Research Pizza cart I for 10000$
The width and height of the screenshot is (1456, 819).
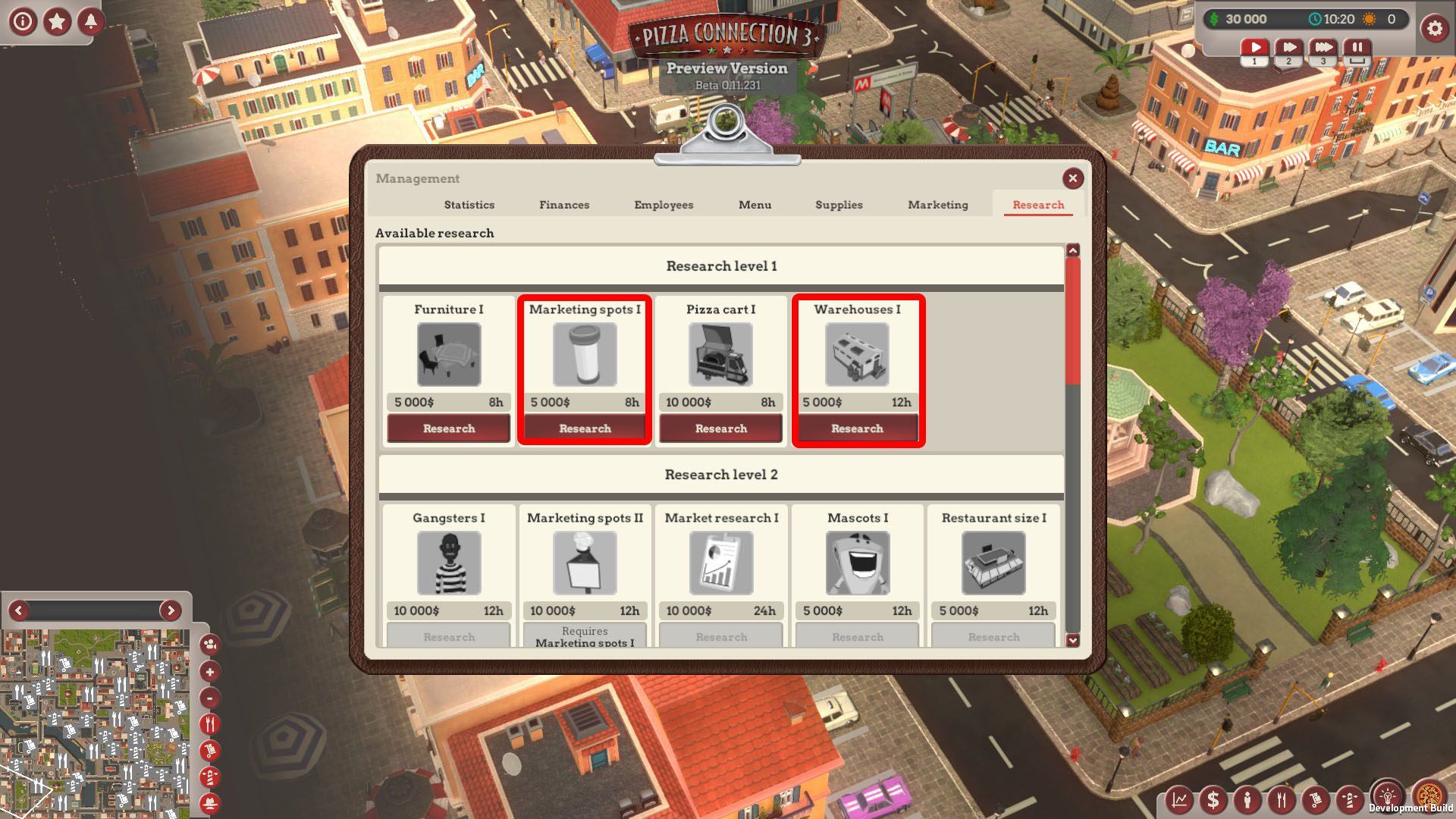(x=720, y=428)
